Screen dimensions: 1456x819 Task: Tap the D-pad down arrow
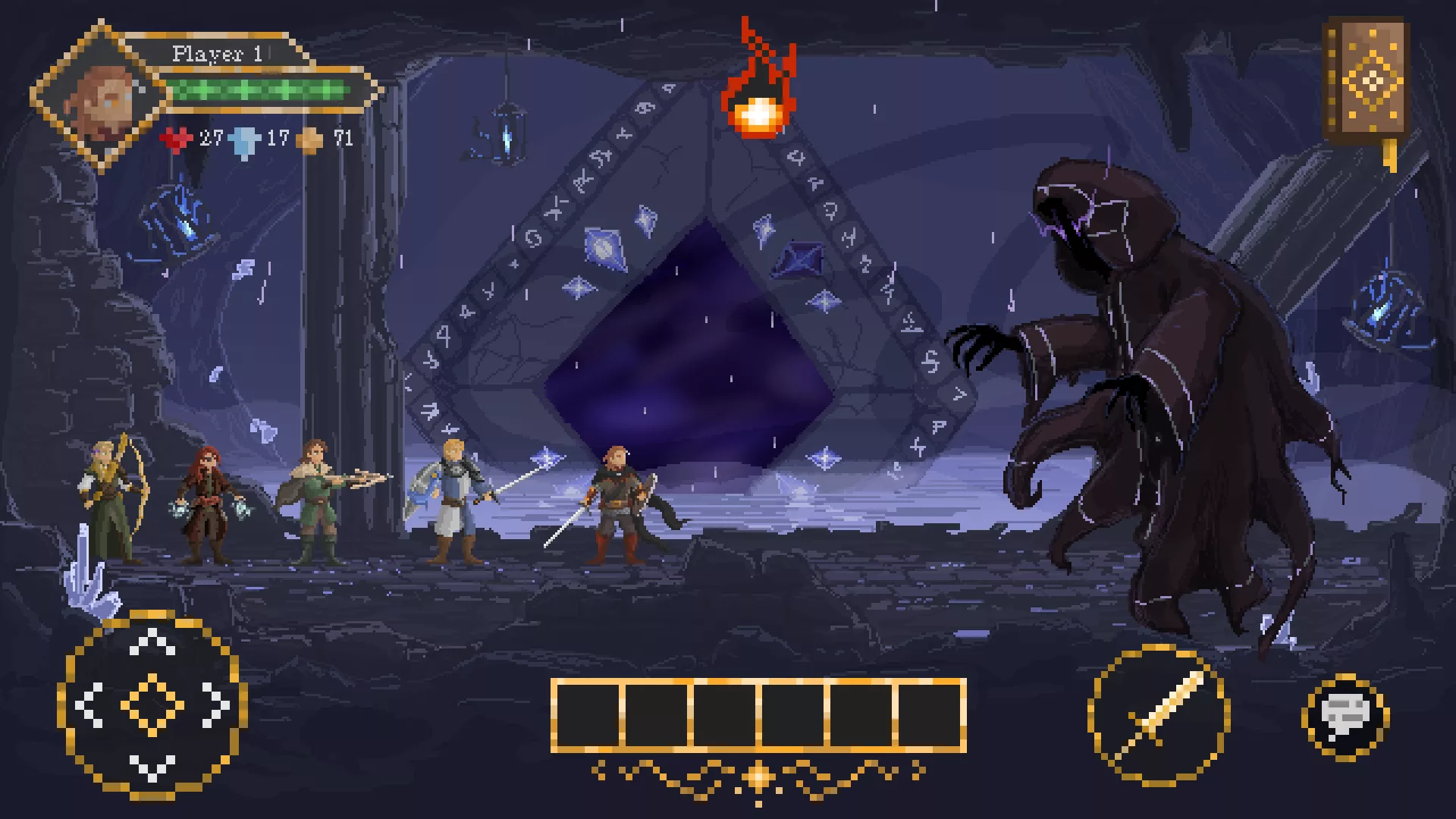(152, 767)
